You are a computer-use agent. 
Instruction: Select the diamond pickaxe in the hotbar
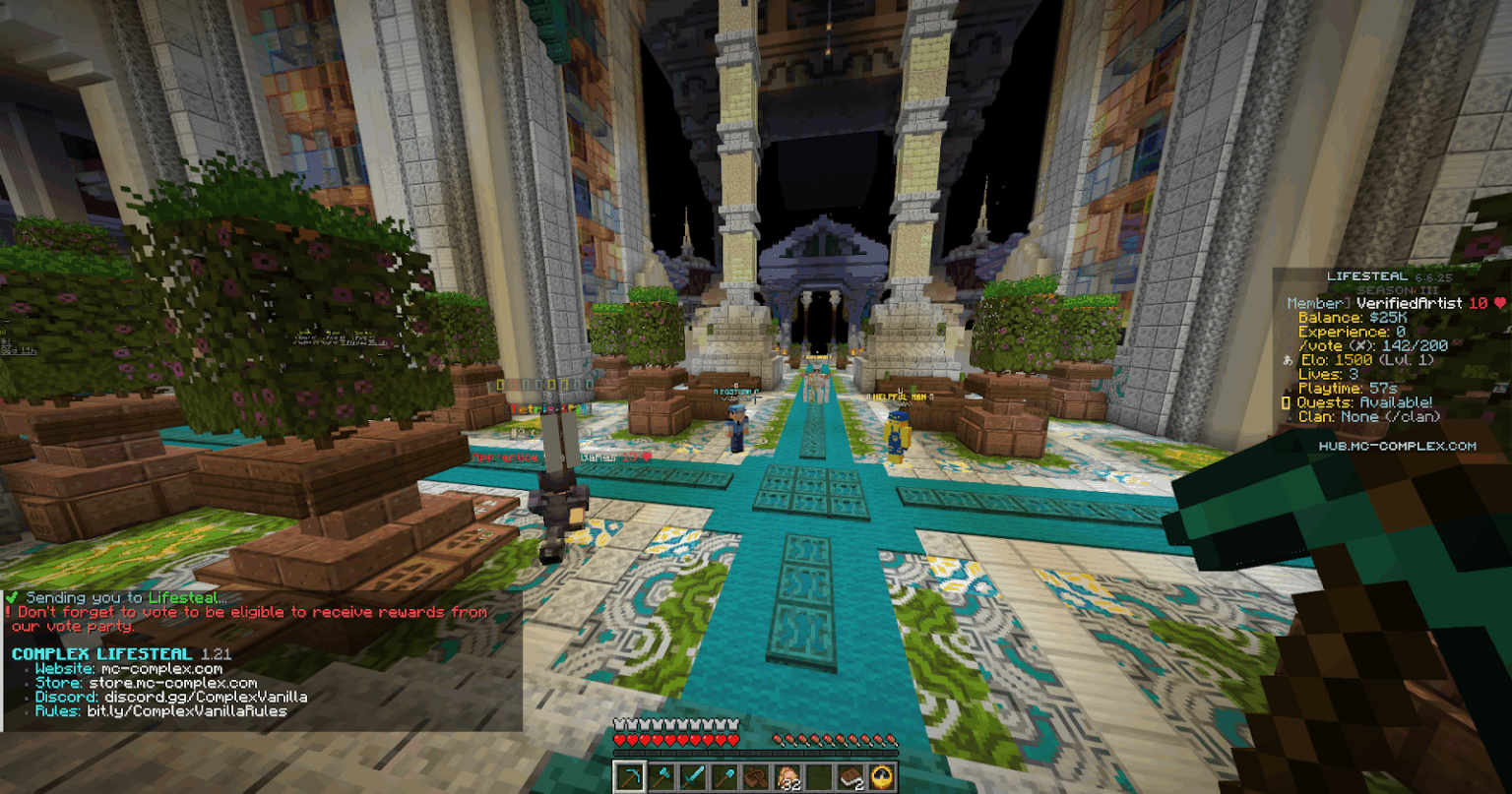click(x=629, y=776)
